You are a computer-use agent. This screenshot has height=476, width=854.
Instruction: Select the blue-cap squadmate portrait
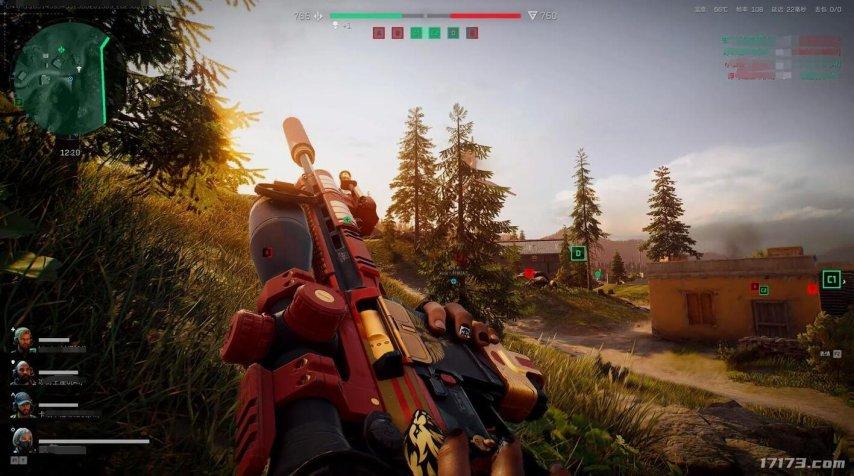22,404
